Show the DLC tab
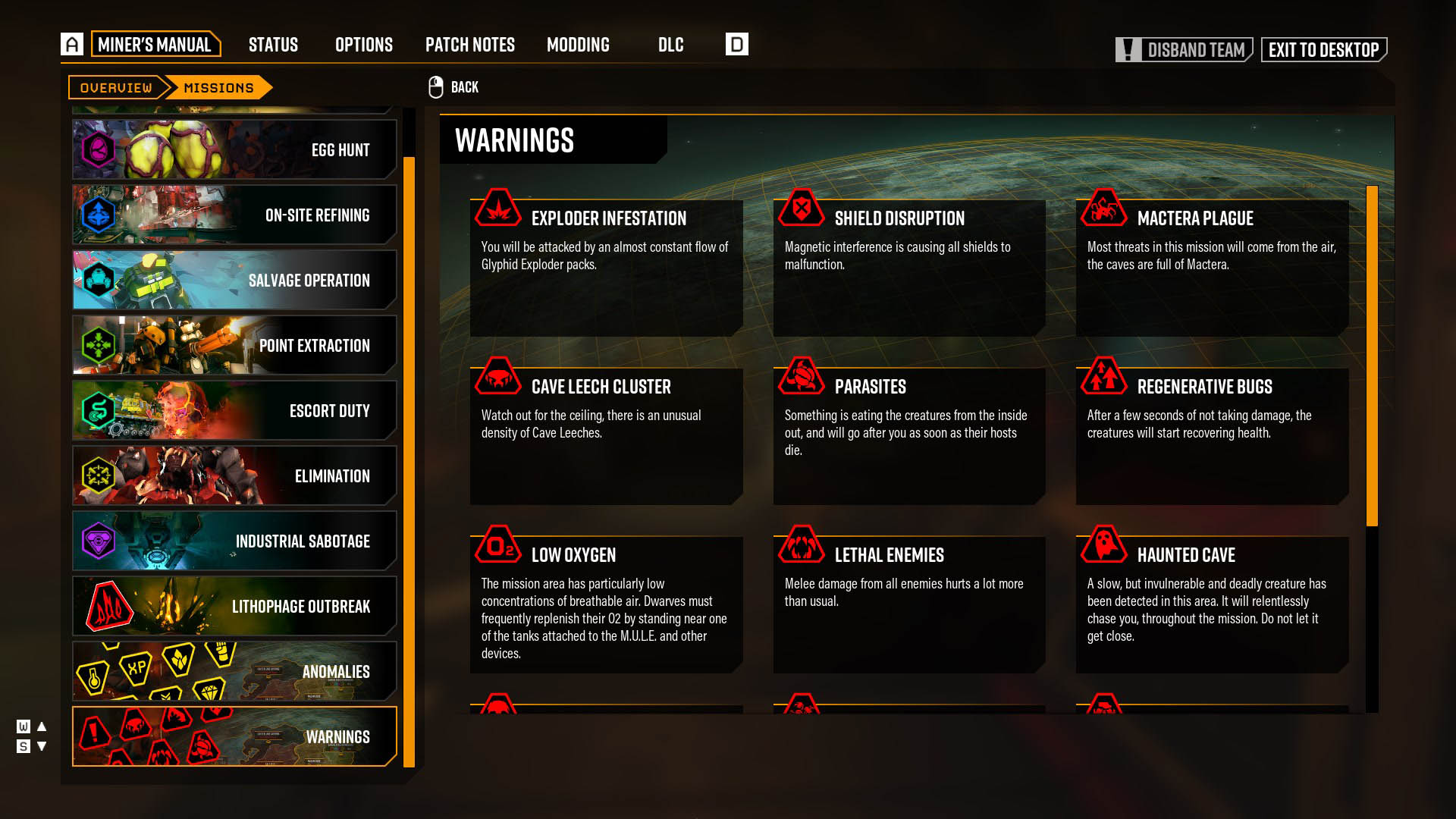This screenshot has height=819, width=1456. 670,45
